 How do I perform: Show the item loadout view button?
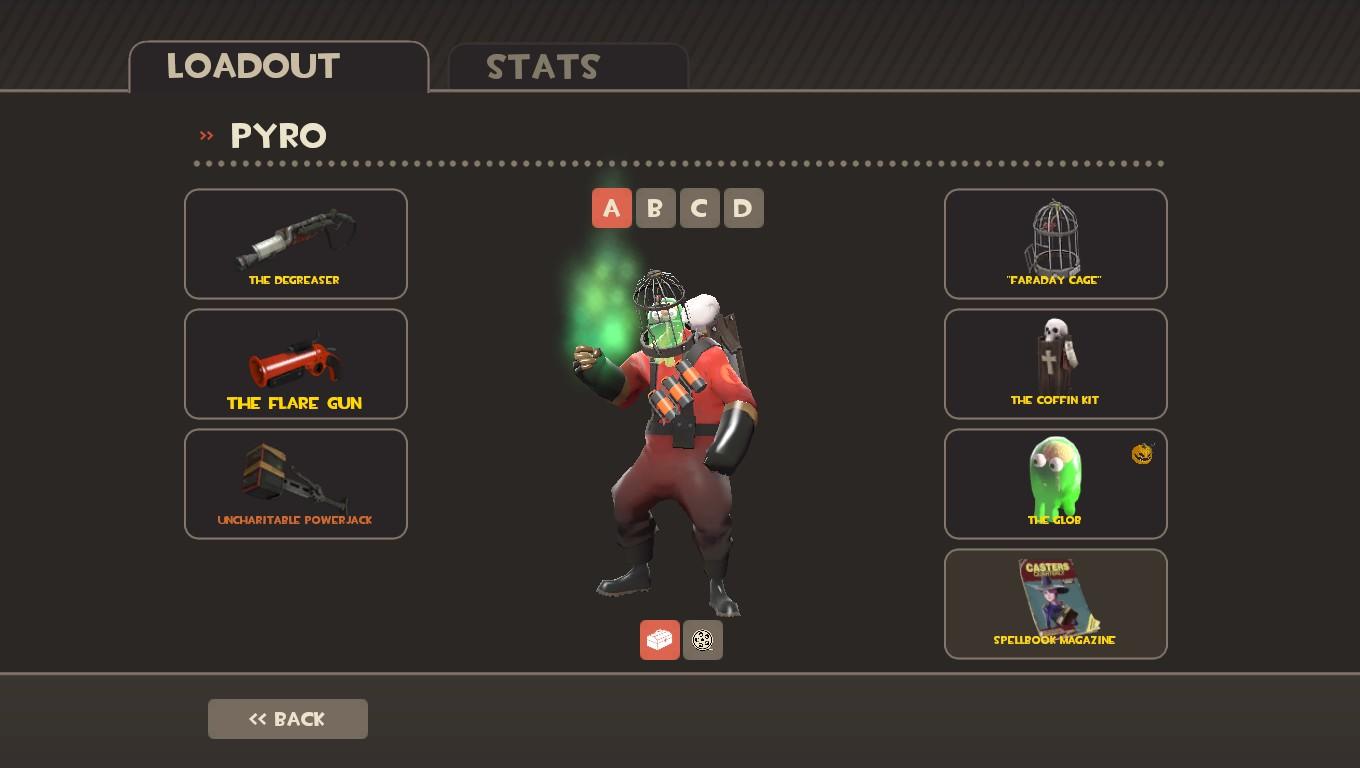pos(660,640)
